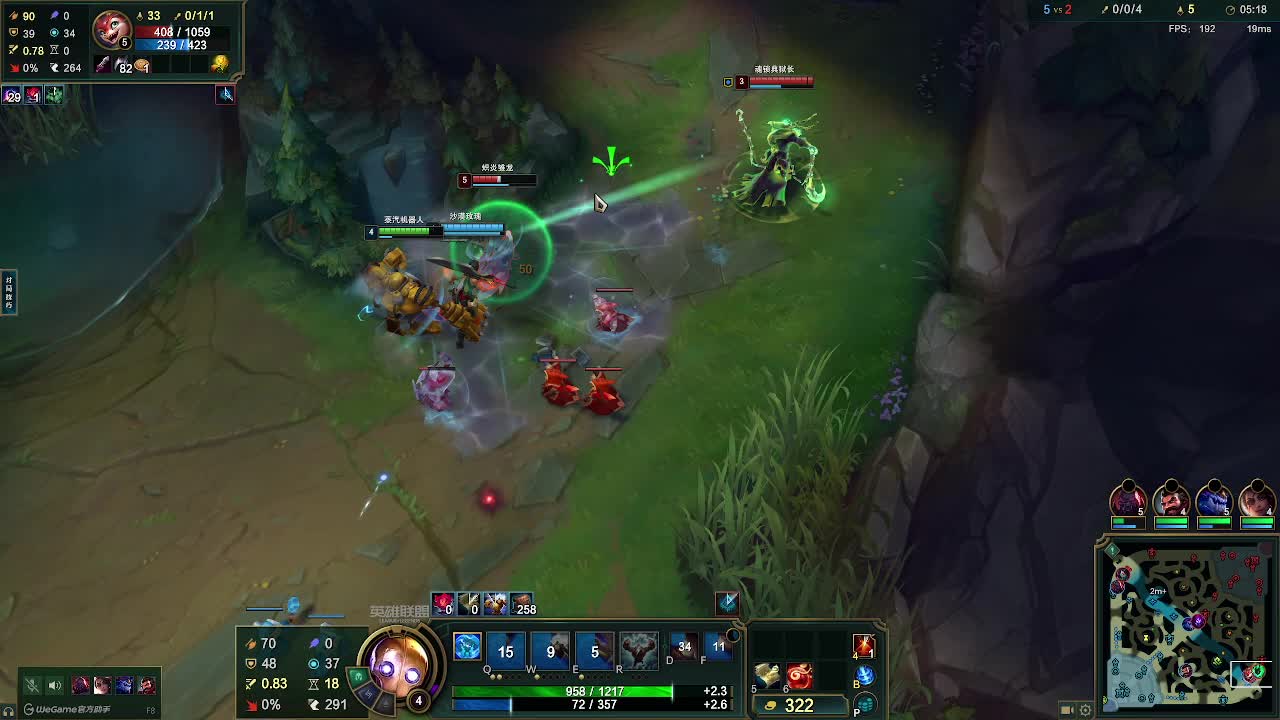Activate the E ability icon
Screen dimensions: 1280x720
(594, 650)
